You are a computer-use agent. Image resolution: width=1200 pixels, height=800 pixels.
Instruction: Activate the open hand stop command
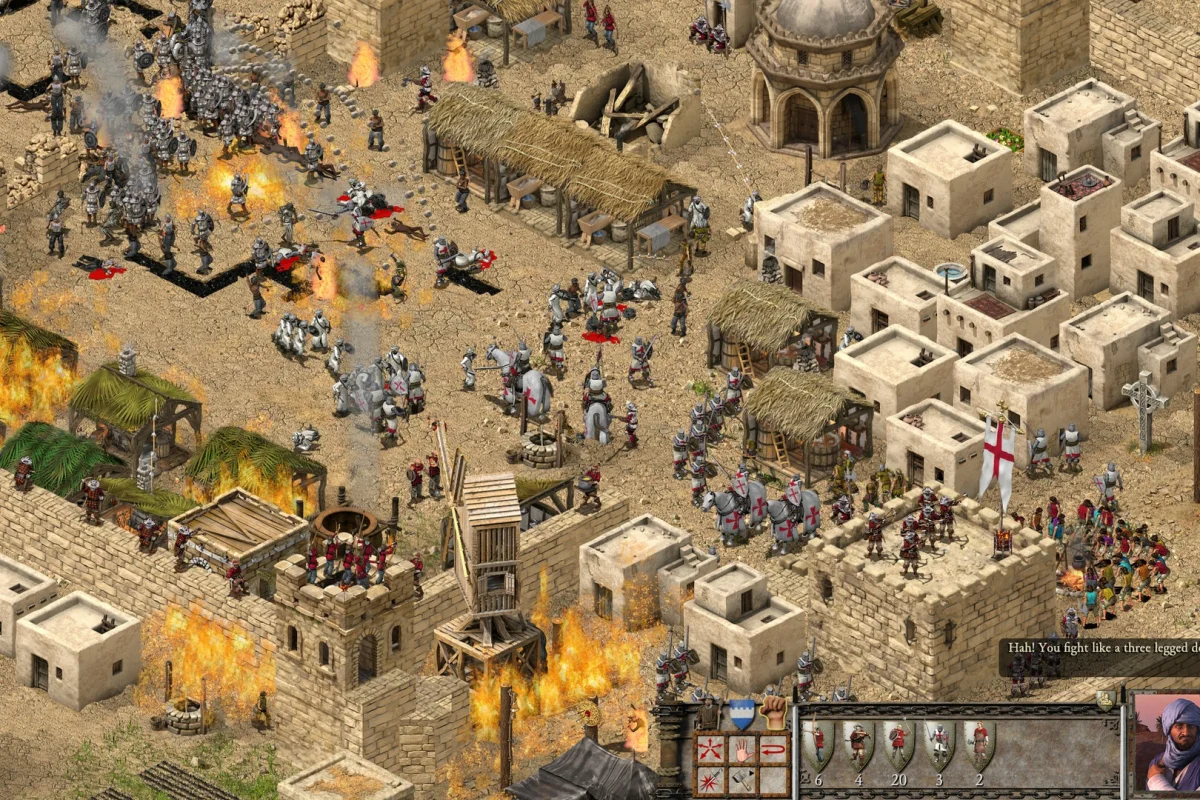(x=742, y=747)
